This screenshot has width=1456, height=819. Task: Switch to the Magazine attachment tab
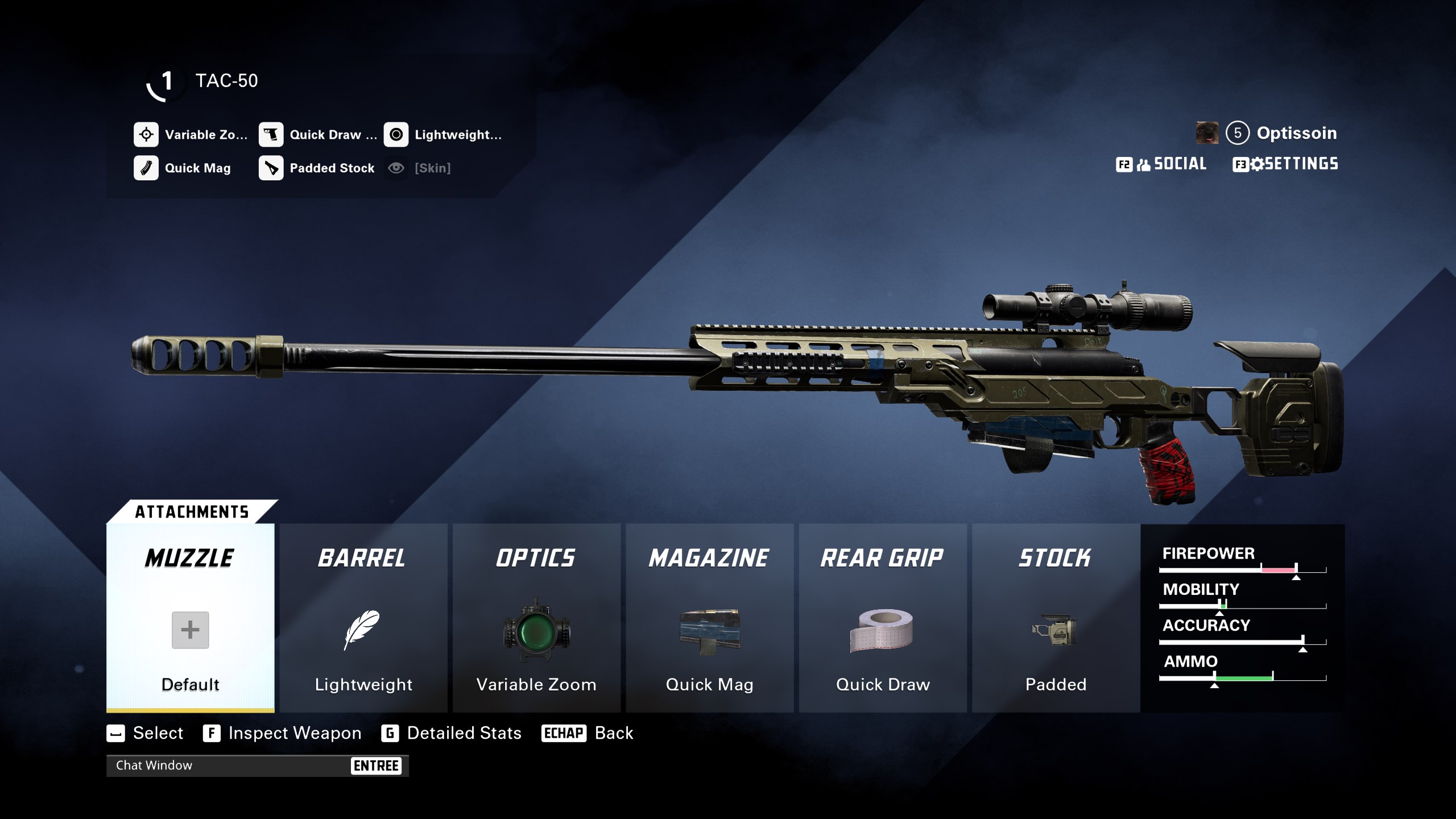(709, 558)
